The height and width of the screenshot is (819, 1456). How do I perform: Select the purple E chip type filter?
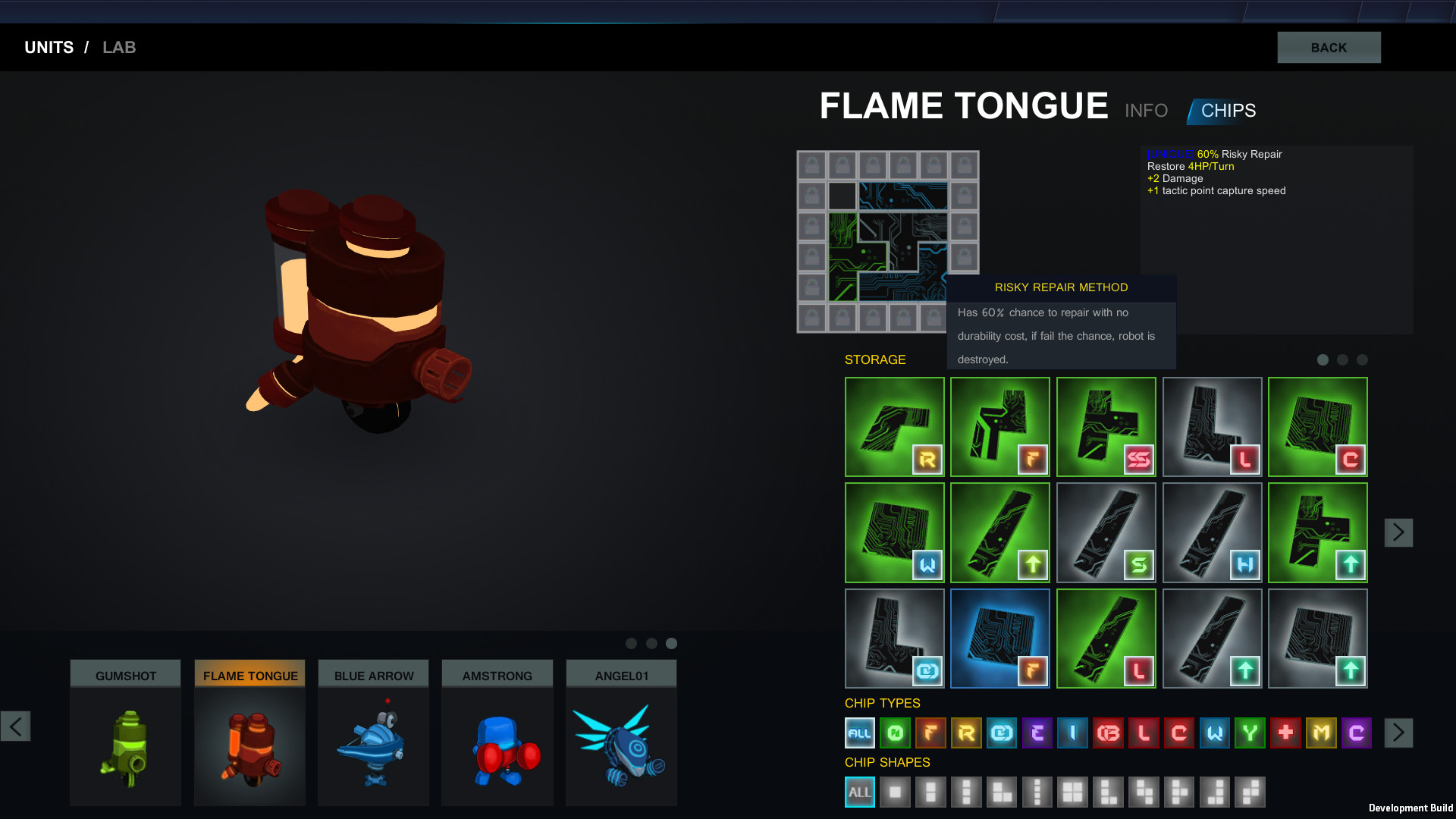1037,733
